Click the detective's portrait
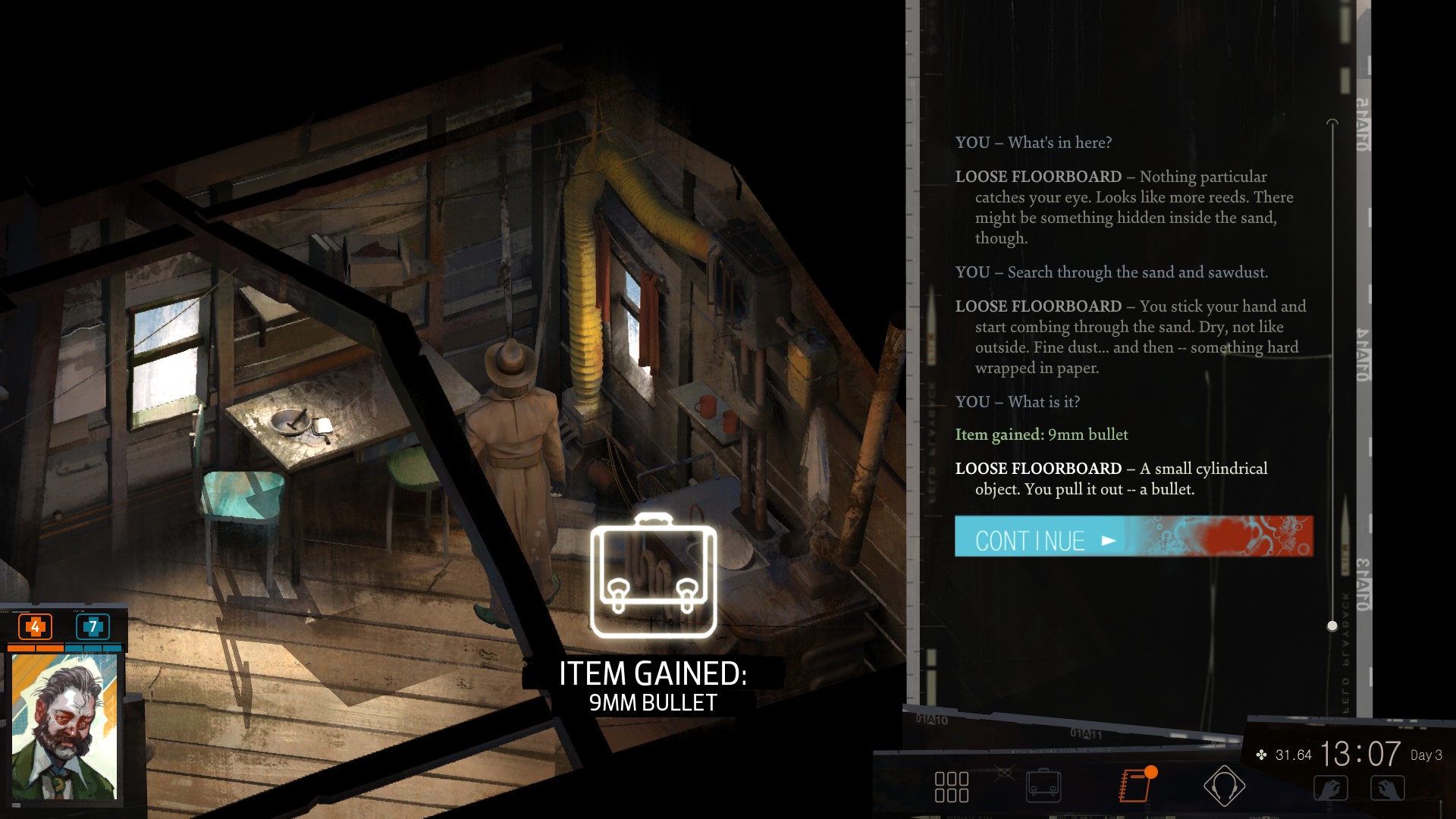 [64, 726]
